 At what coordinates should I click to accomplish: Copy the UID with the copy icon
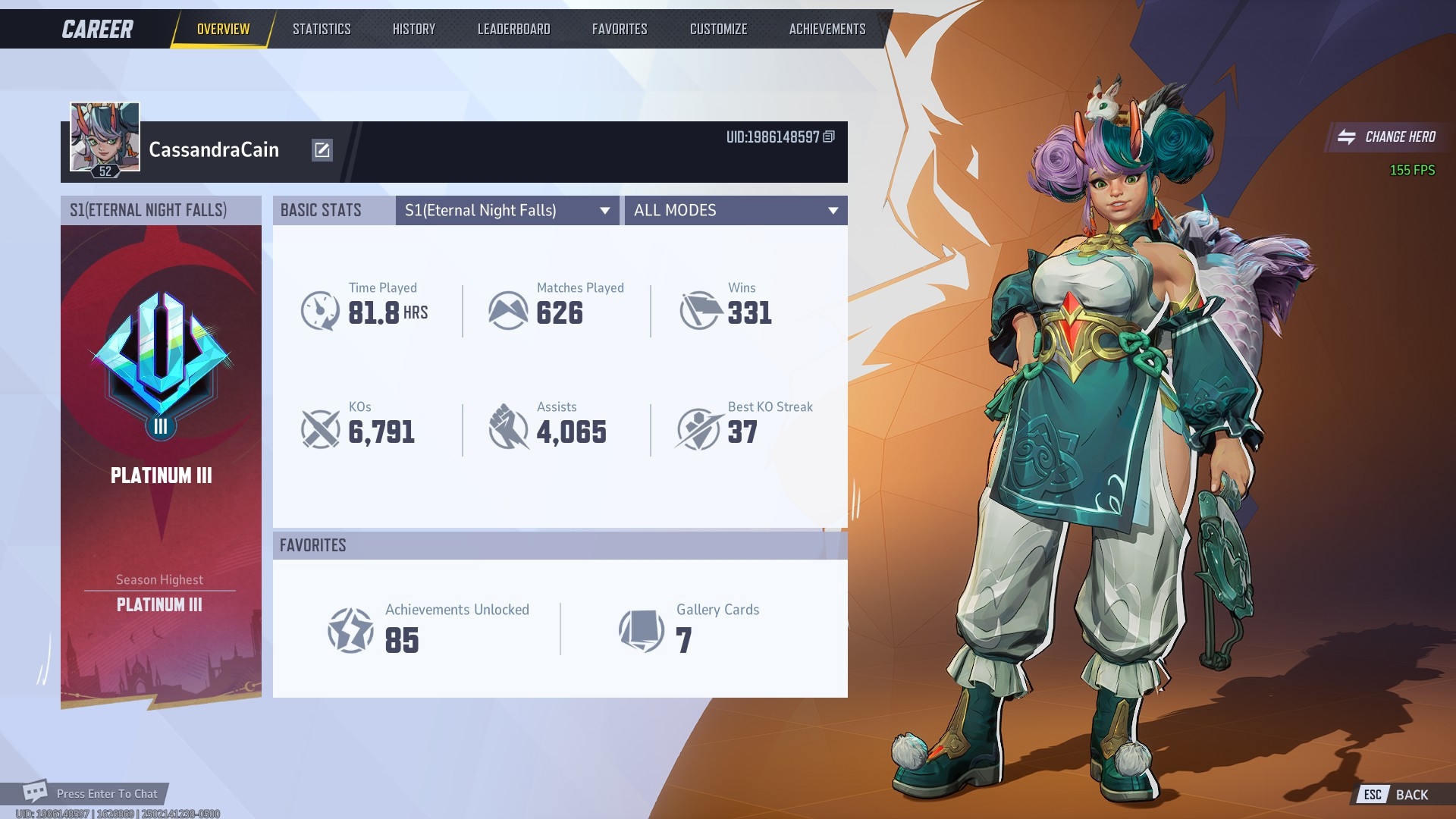coord(829,136)
